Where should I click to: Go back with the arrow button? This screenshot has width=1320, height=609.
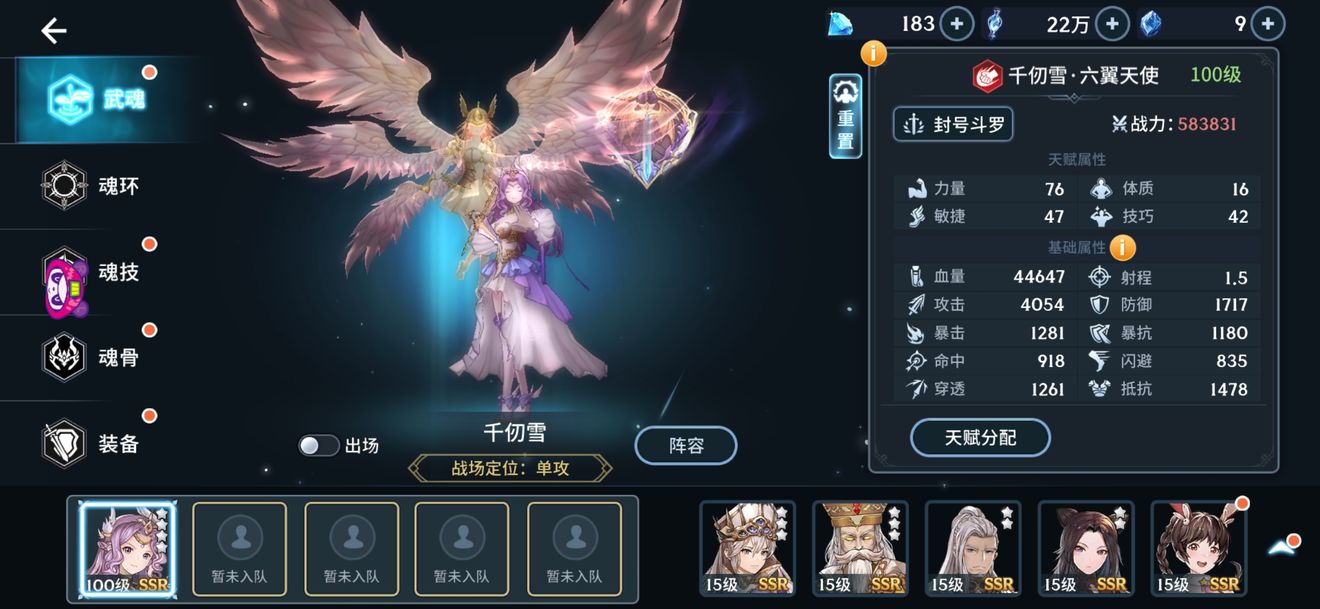pyautogui.click(x=54, y=31)
